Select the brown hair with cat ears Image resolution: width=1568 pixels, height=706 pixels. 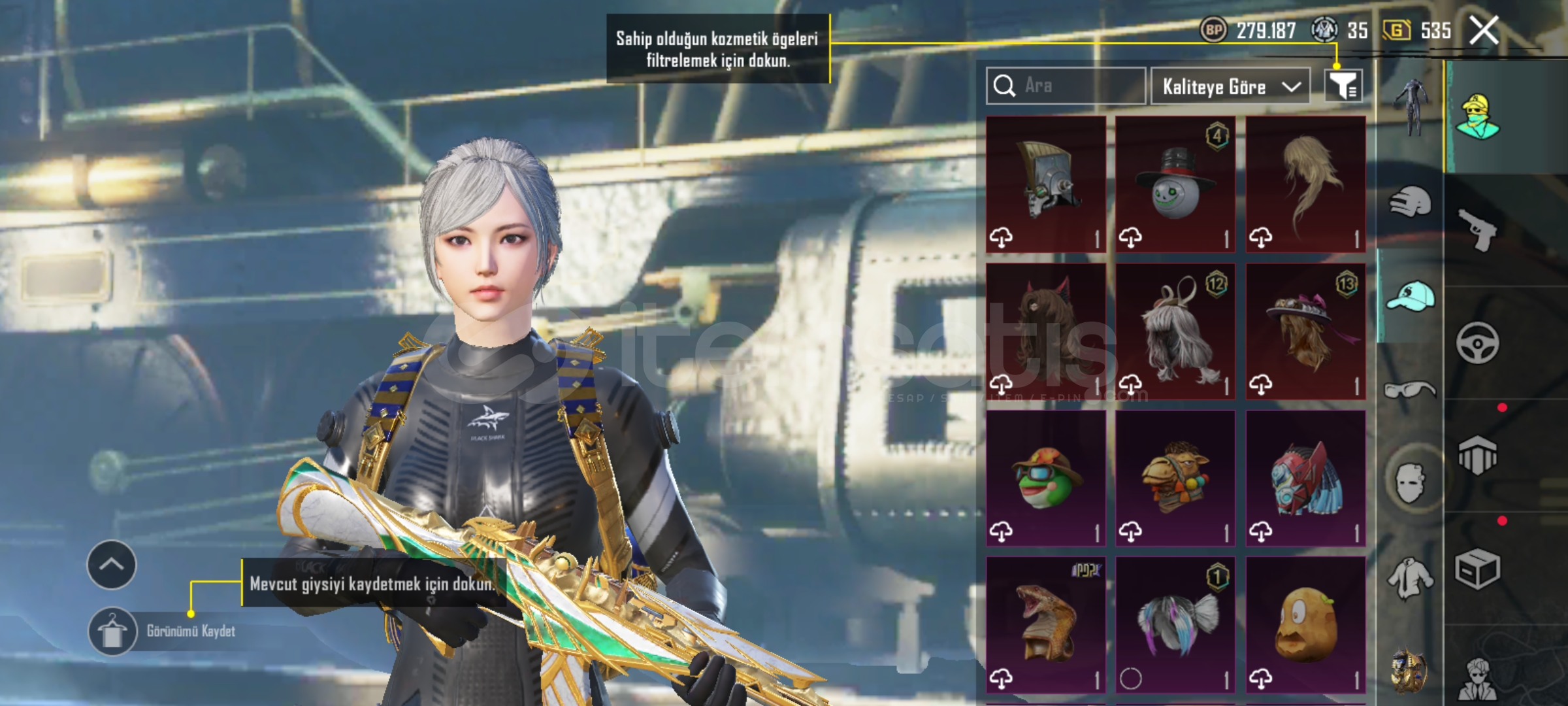click(1045, 331)
